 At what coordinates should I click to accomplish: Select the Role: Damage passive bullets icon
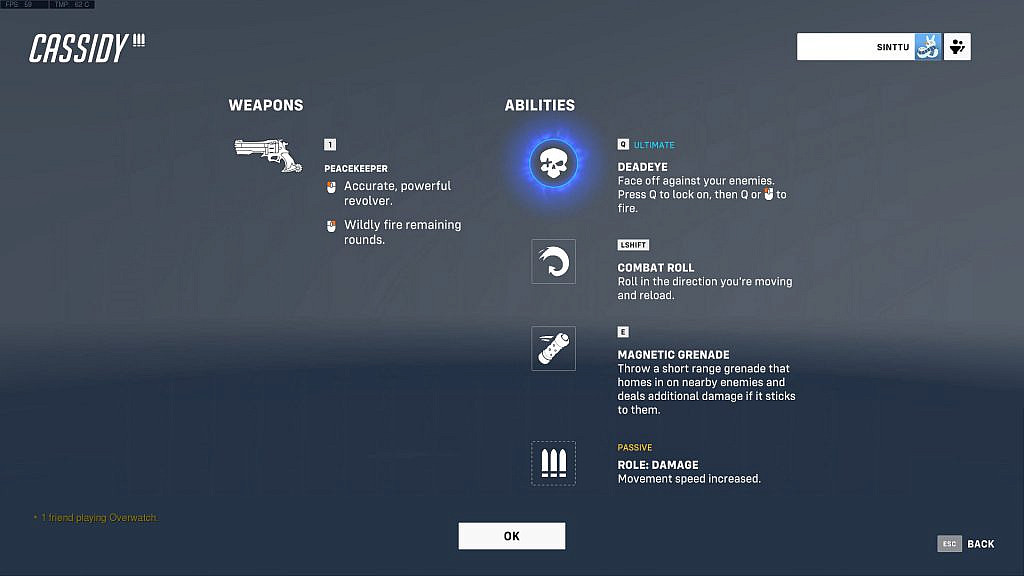pyautogui.click(x=553, y=463)
